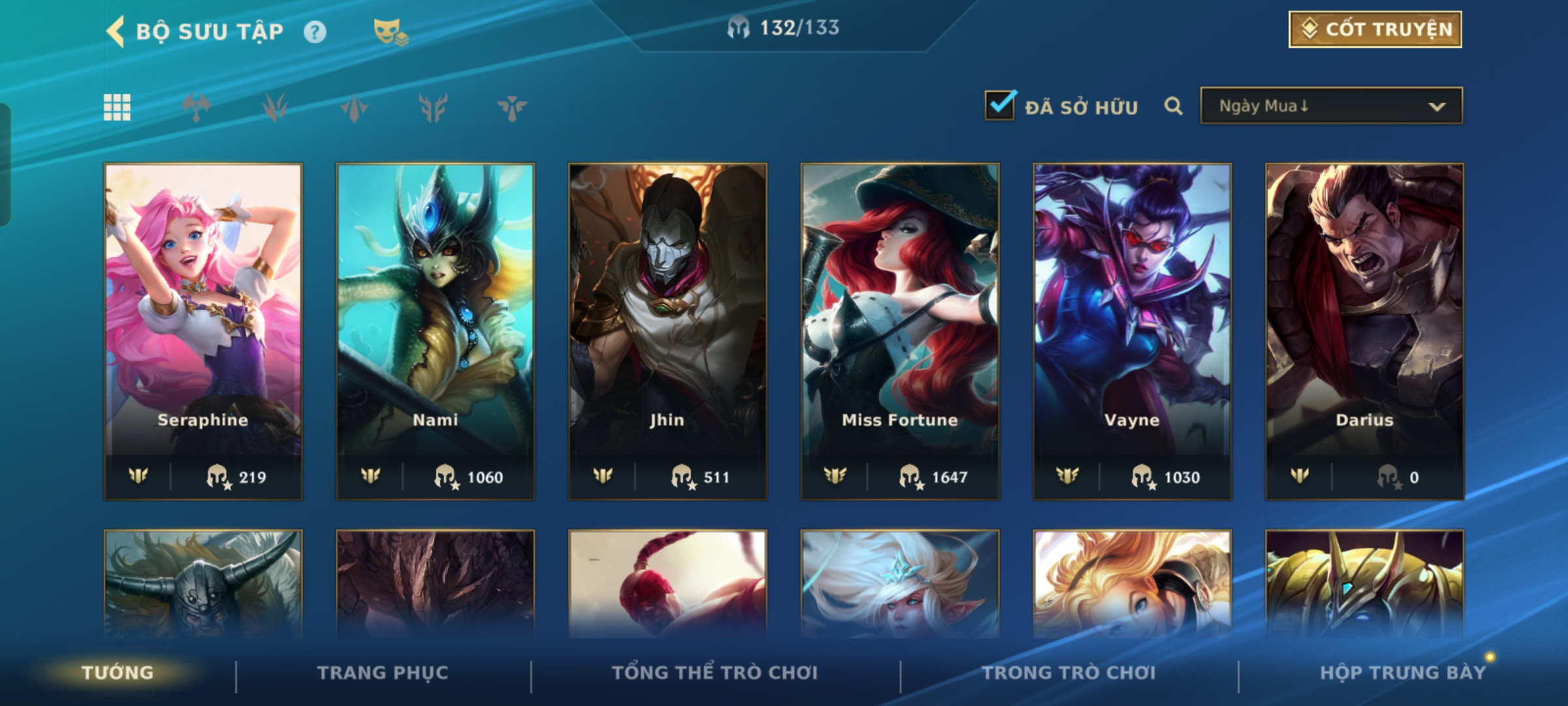Open the Tổng Thể Trò Chơi tab
Screen dimensions: 1568x706
pos(715,673)
